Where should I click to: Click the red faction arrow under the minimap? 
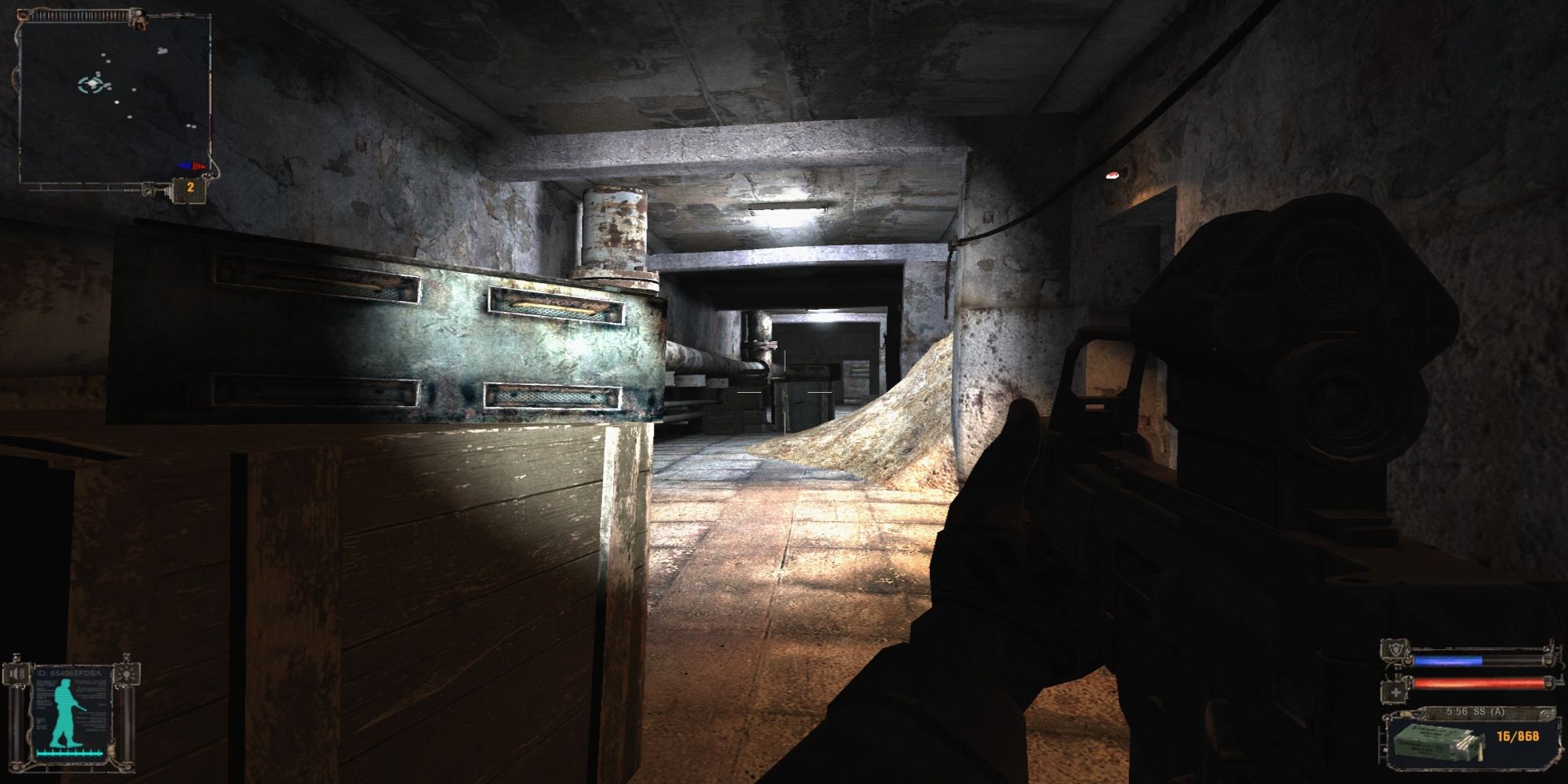coord(199,165)
